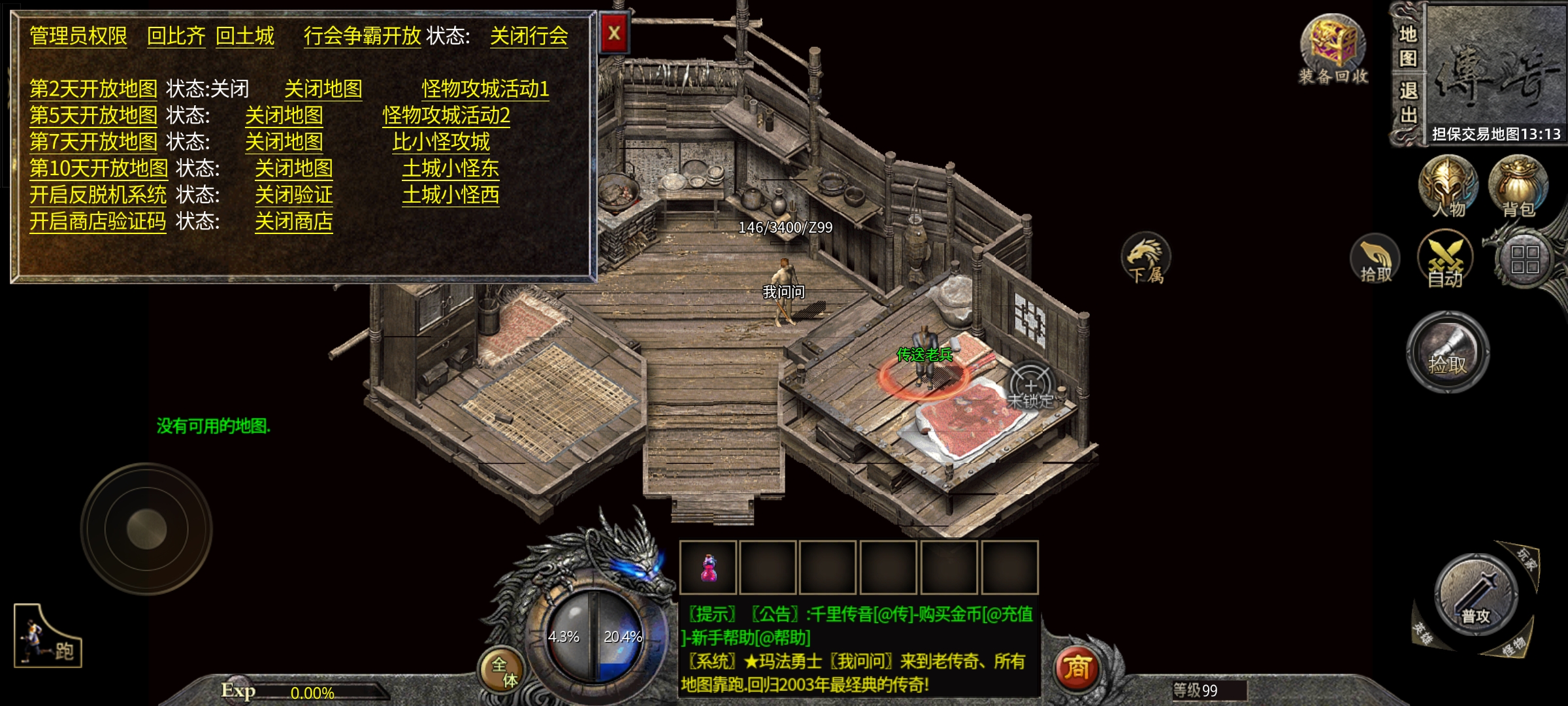
Task: Use the pink potion in the hotbar
Action: coord(708,567)
